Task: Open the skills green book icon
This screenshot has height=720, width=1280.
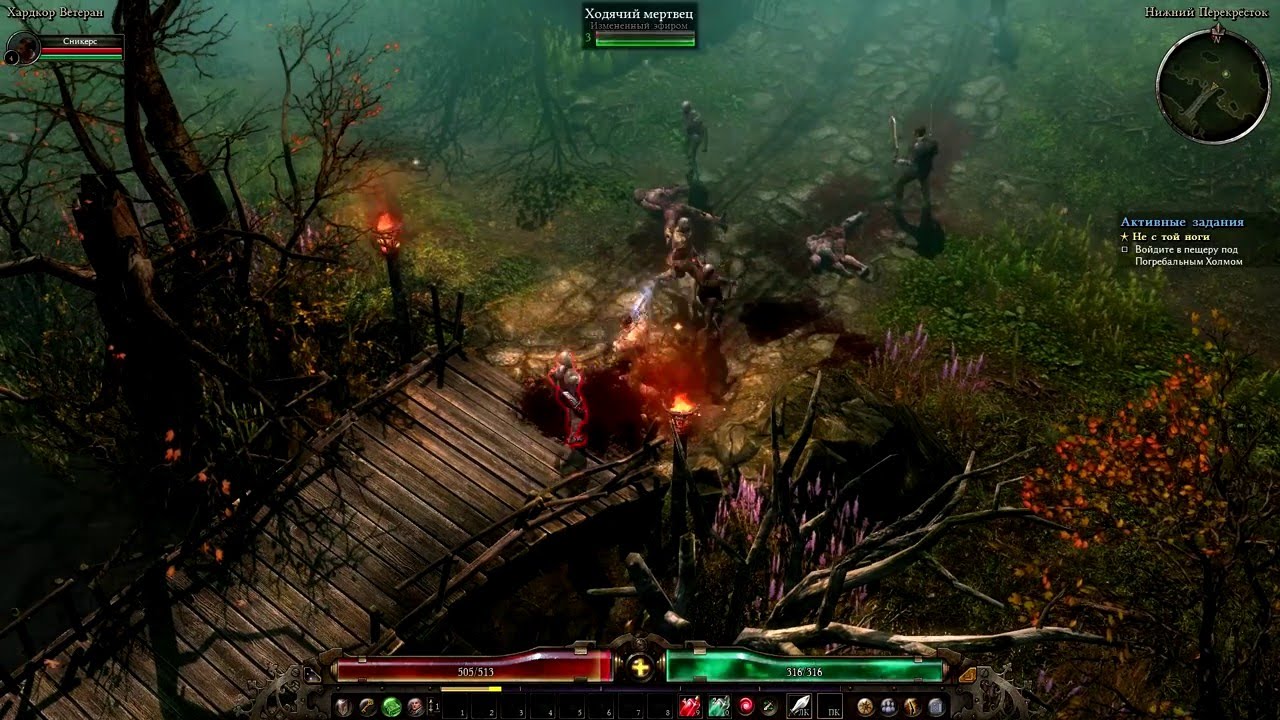Action: pos(391,704)
